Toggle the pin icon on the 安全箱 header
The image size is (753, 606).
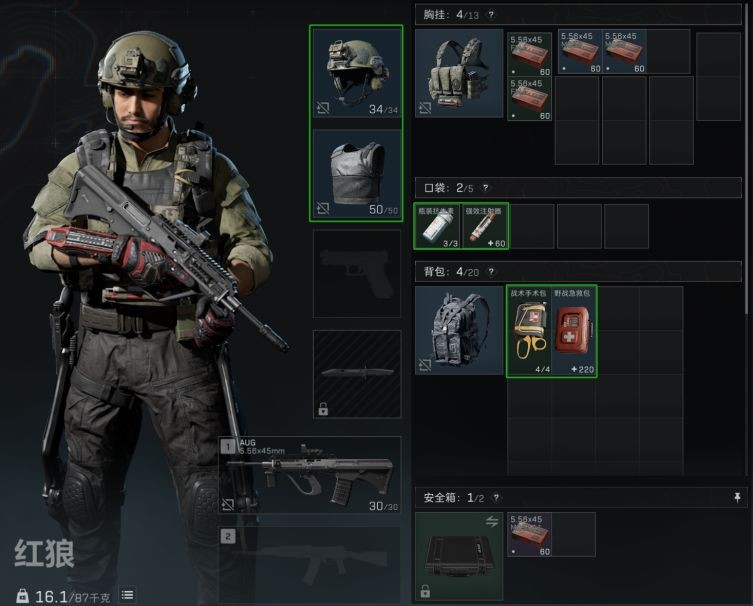pos(738,497)
